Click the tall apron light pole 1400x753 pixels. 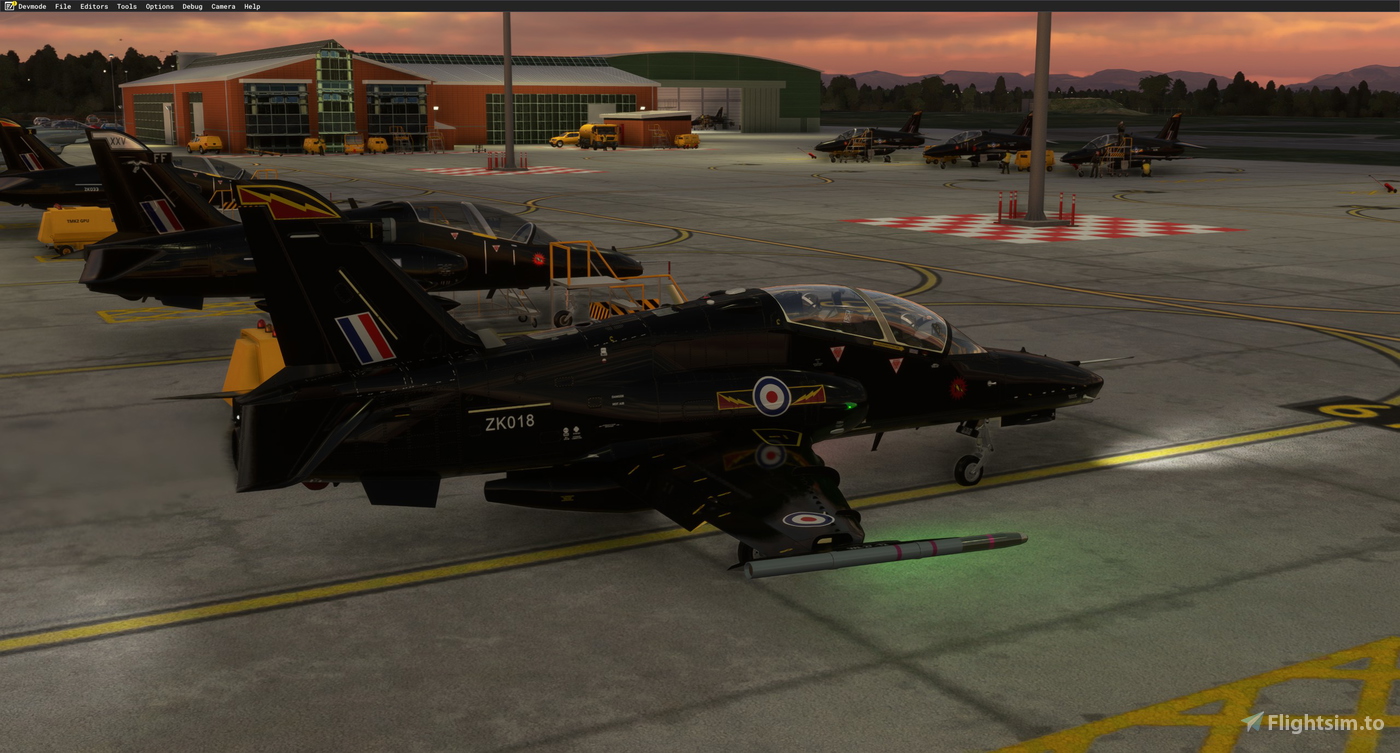click(1040, 110)
